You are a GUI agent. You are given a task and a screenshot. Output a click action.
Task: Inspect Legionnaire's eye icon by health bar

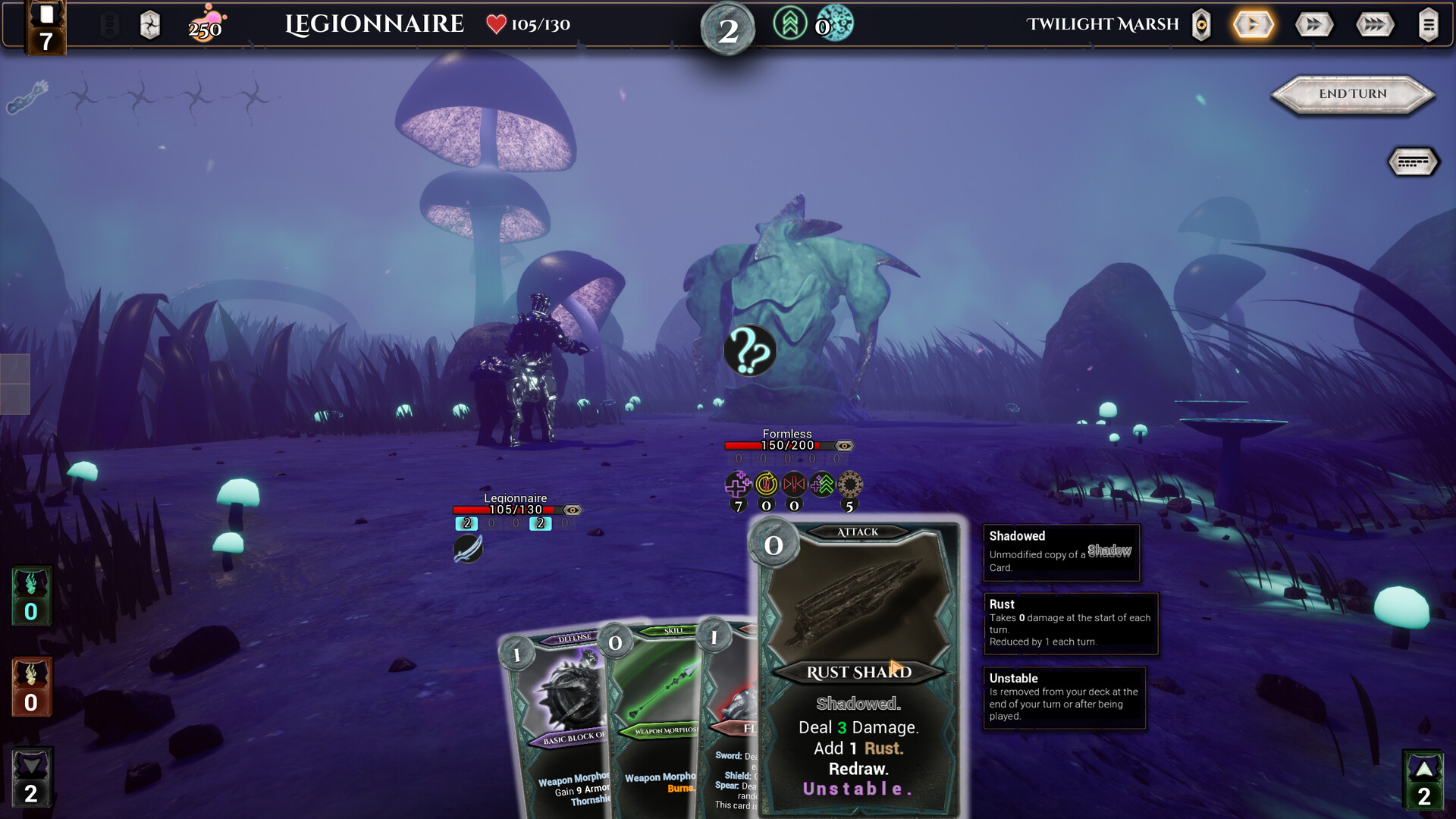tap(573, 510)
